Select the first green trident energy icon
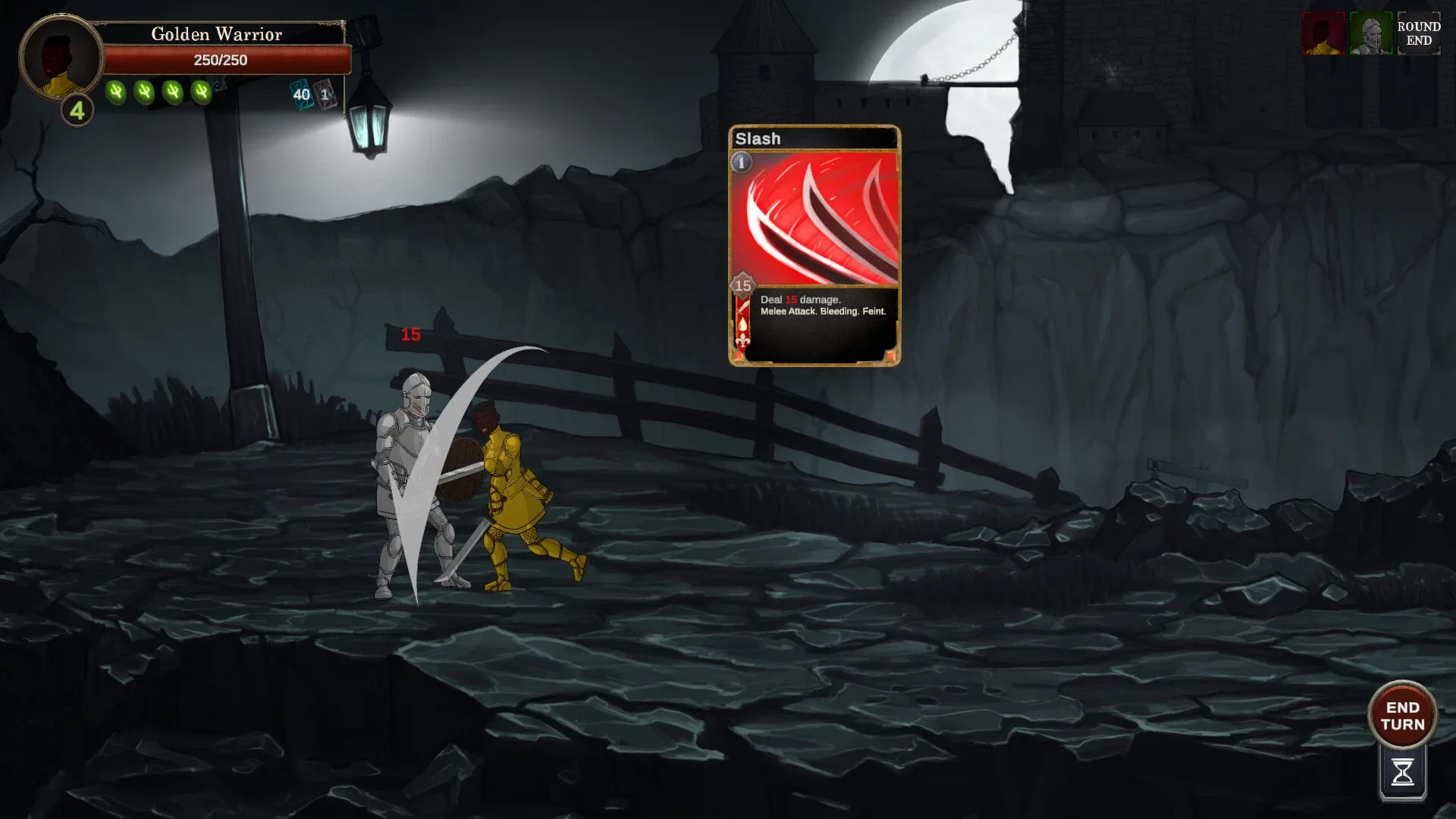This screenshot has width=1456, height=819. tap(115, 92)
